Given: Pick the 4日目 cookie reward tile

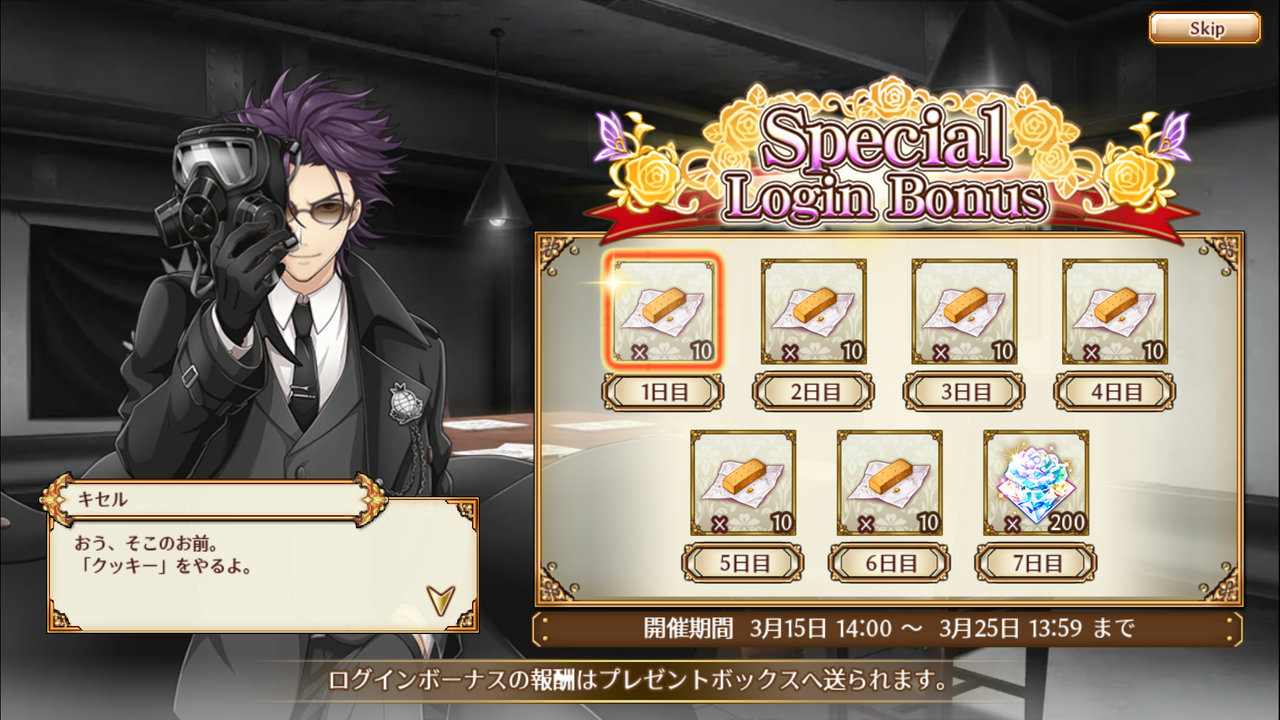Looking at the screenshot, I should point(1114,311).
